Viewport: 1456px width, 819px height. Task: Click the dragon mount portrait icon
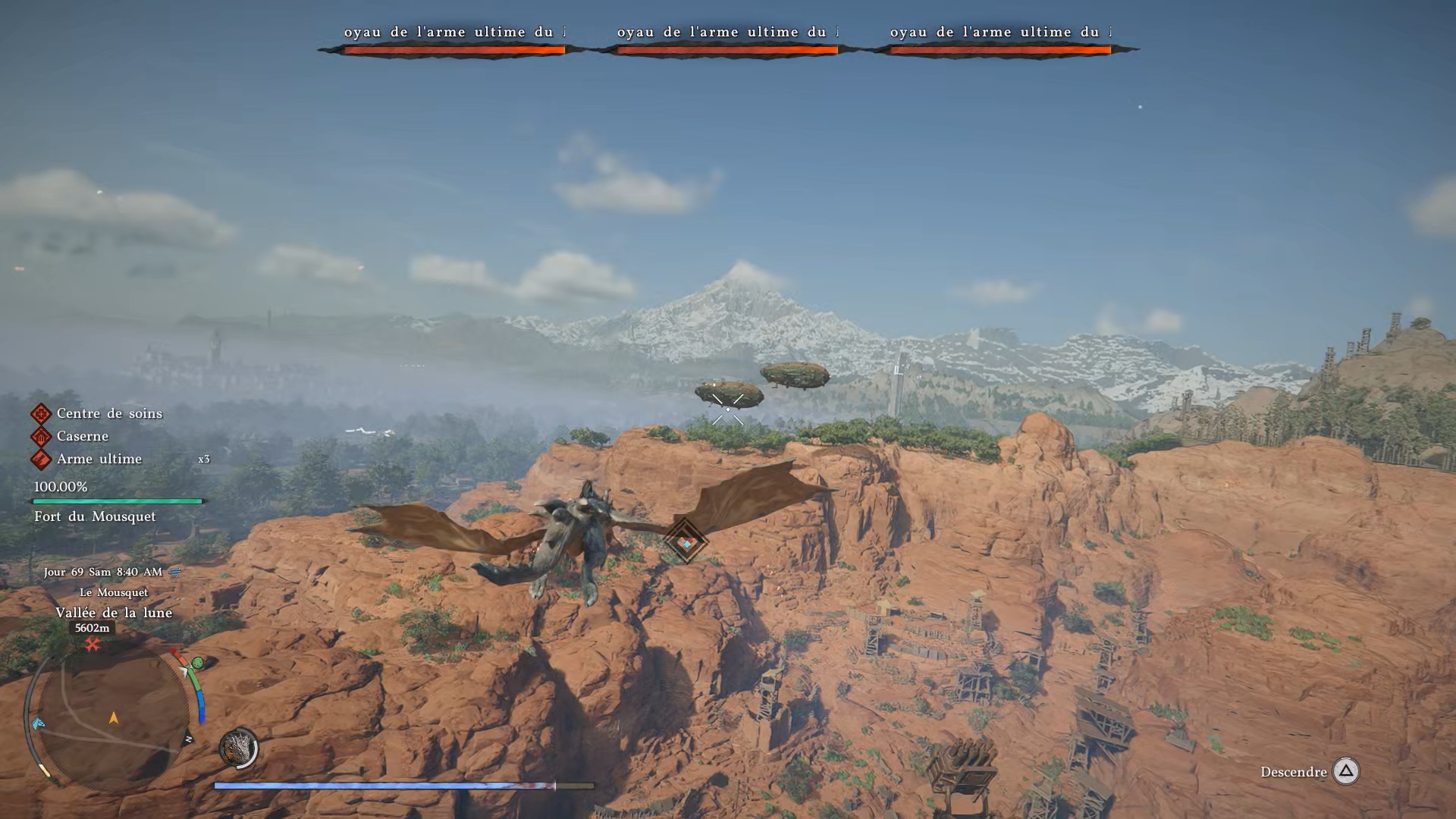[x=238, y=748]
